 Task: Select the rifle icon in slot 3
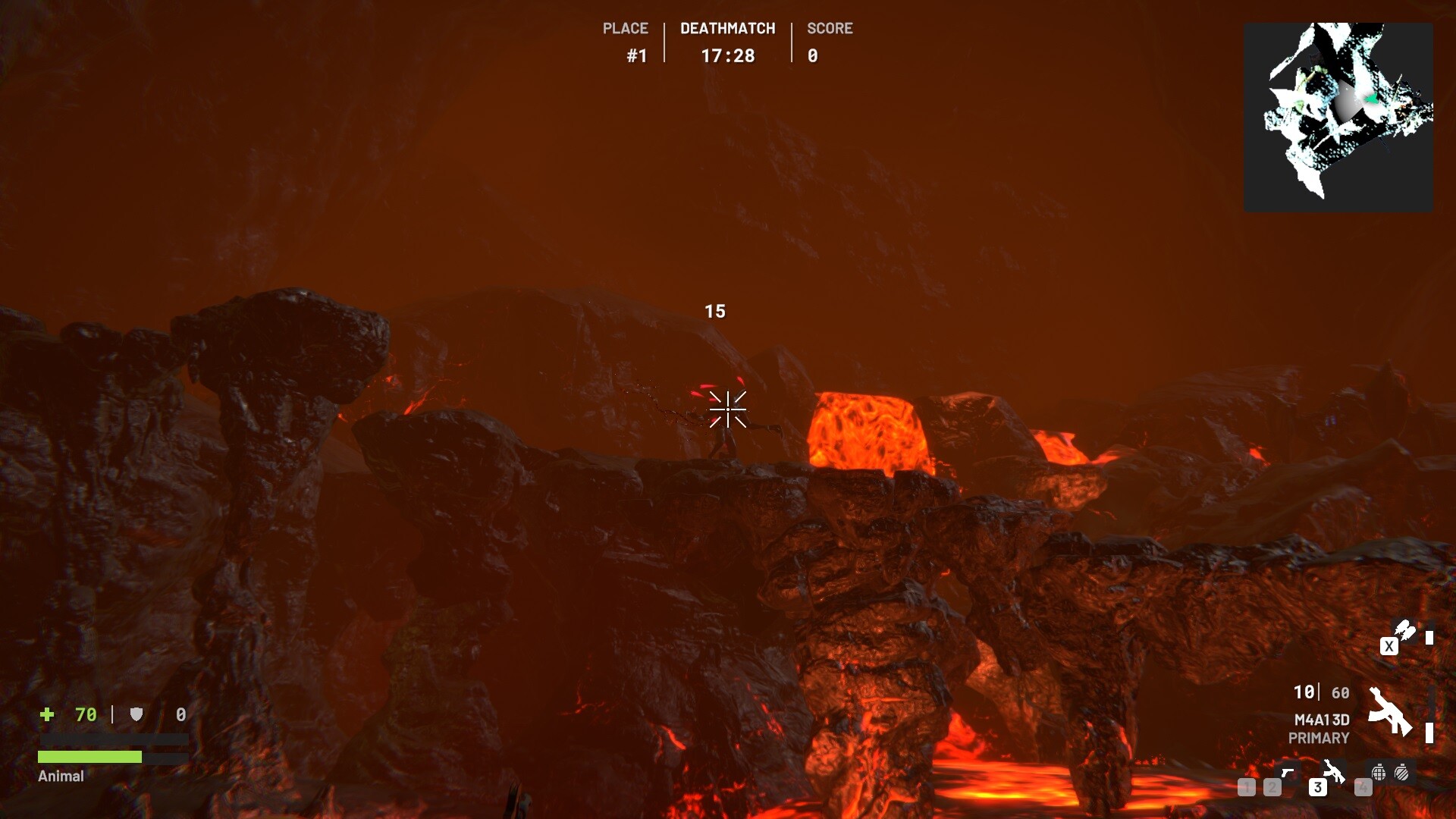point(1333,772)
